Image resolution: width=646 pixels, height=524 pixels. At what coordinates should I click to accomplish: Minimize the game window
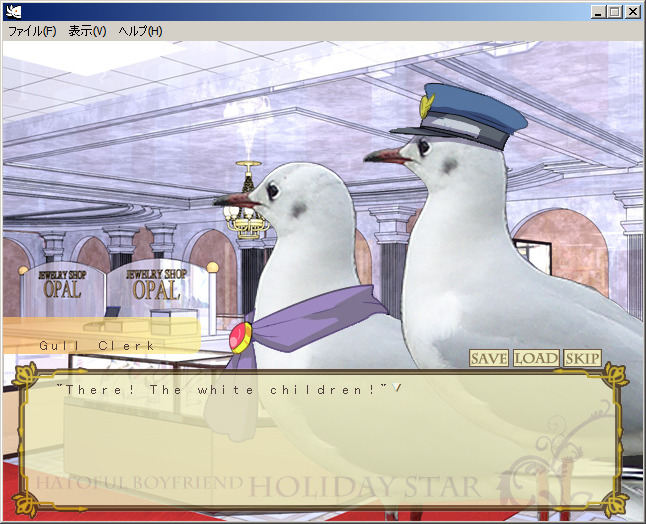coord(598,11)
